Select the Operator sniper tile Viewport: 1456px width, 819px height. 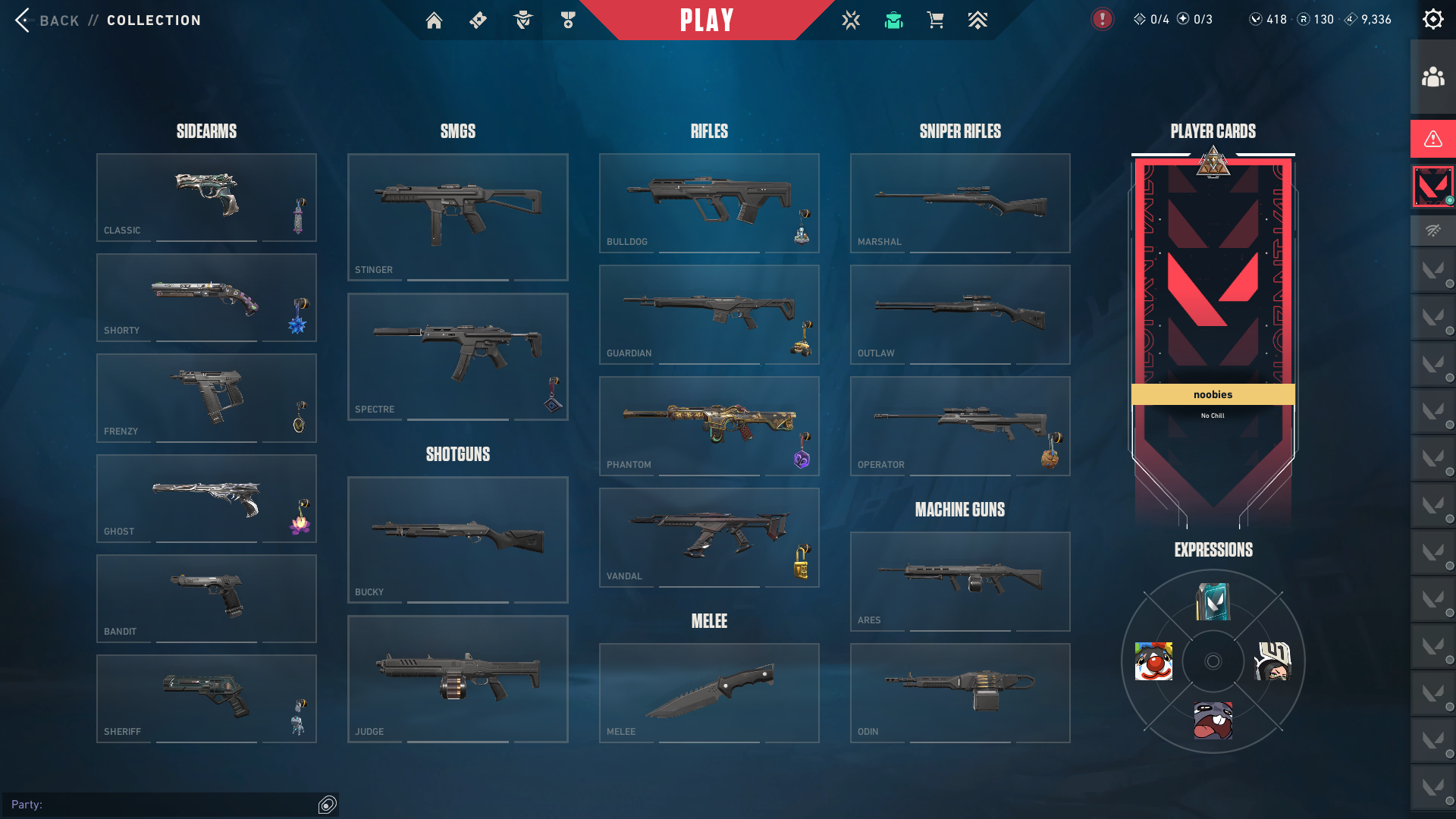pos(960,425)
